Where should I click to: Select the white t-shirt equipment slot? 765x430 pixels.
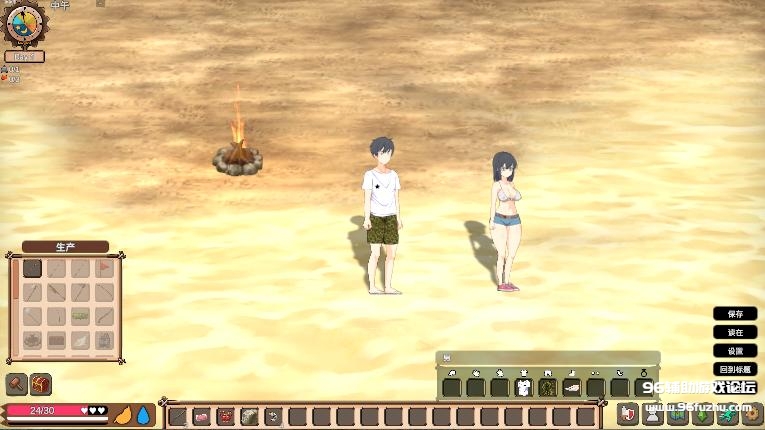click(x=523, y=387)
